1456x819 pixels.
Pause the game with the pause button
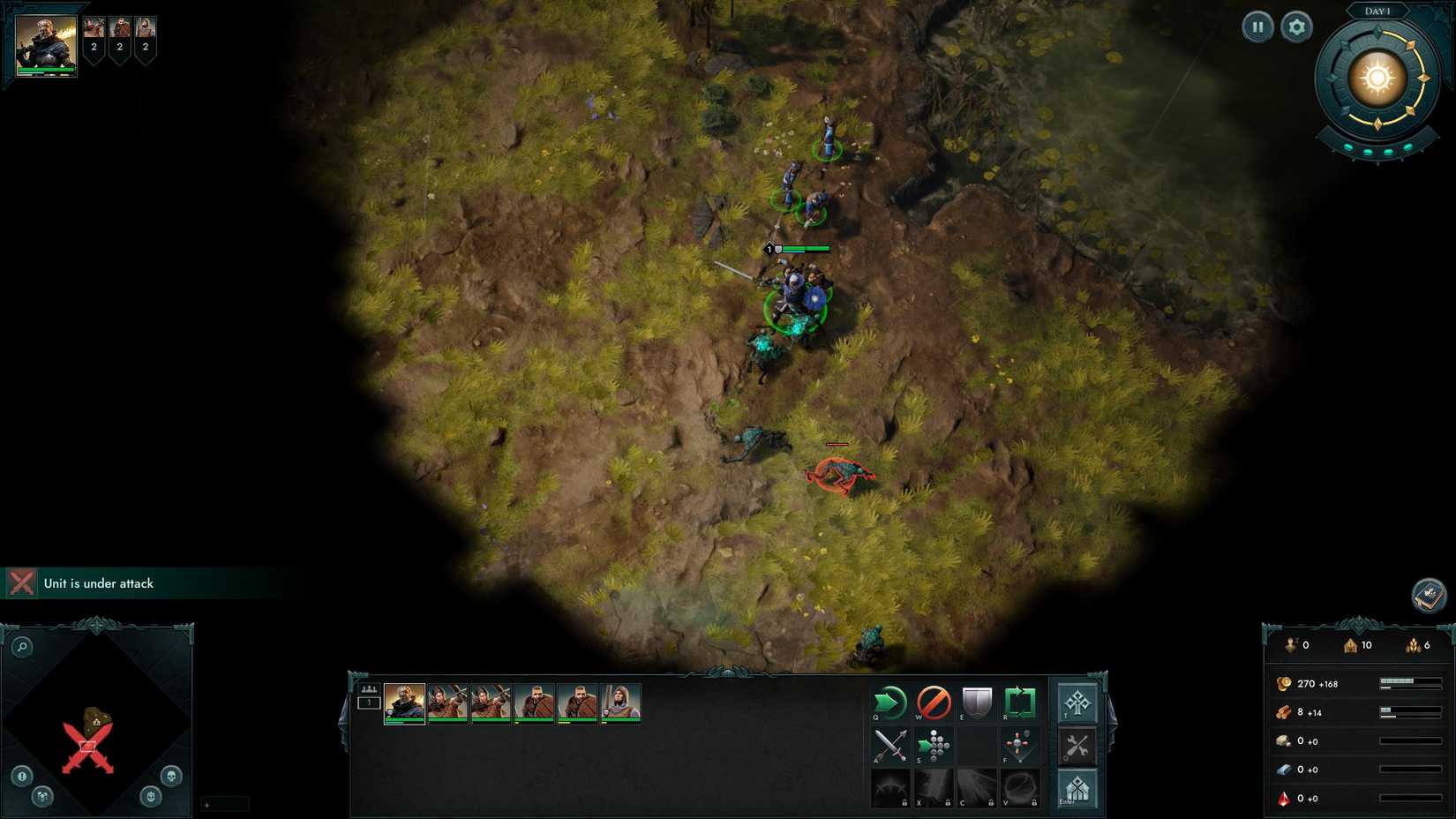(1257, 26)
